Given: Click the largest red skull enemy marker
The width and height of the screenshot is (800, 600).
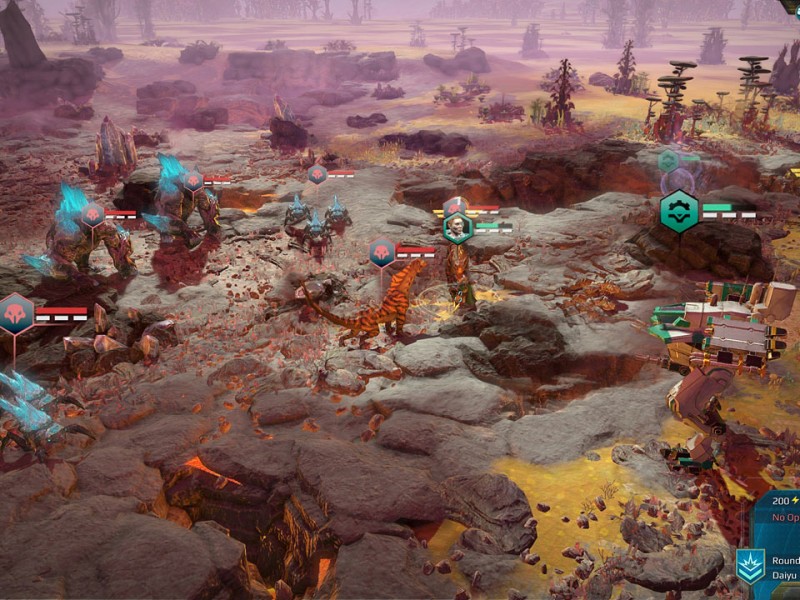Looking at the screenshot, I should (x=16, y=314).
